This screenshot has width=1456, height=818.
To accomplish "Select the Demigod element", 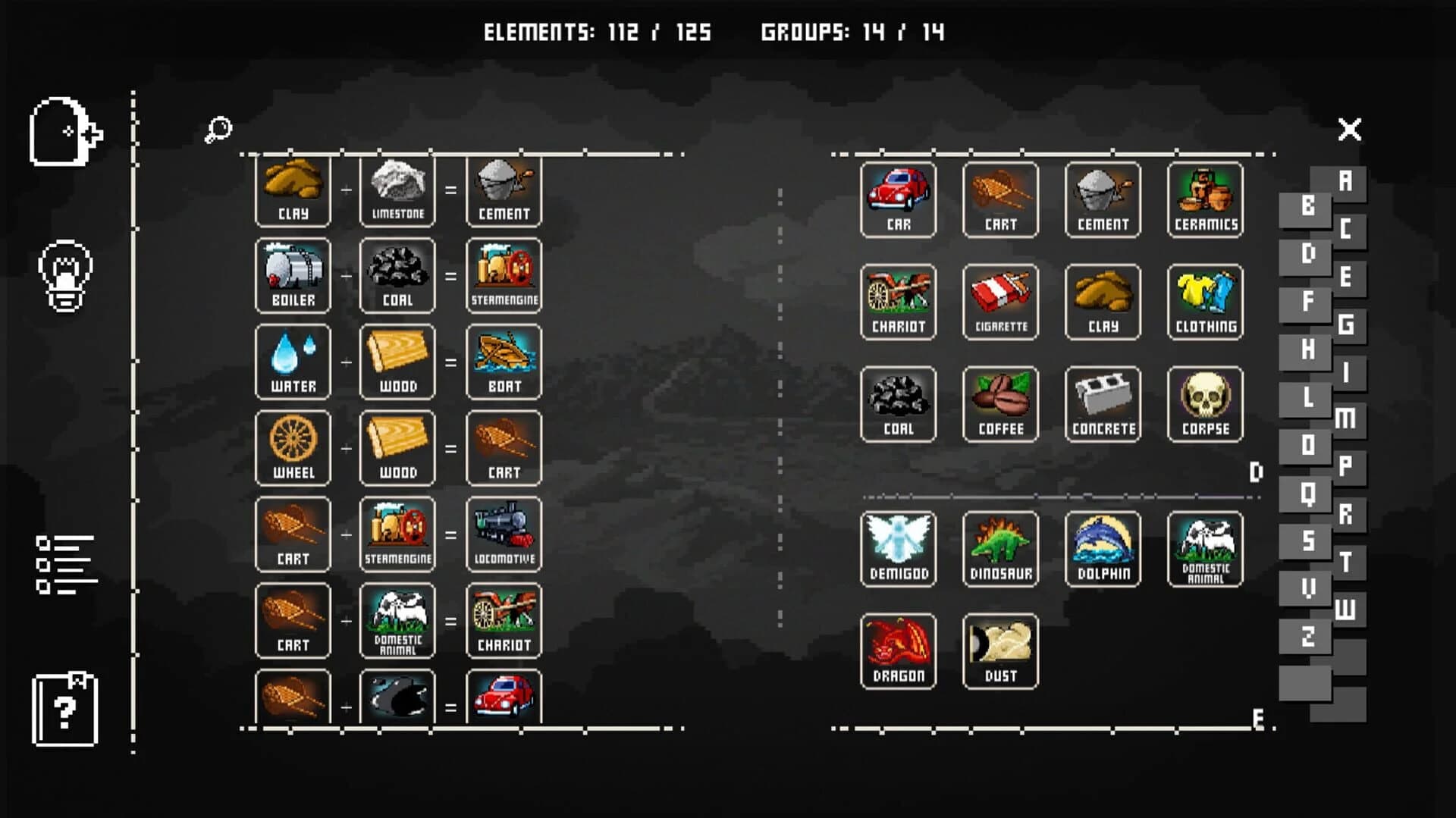I will click(899, 547).
